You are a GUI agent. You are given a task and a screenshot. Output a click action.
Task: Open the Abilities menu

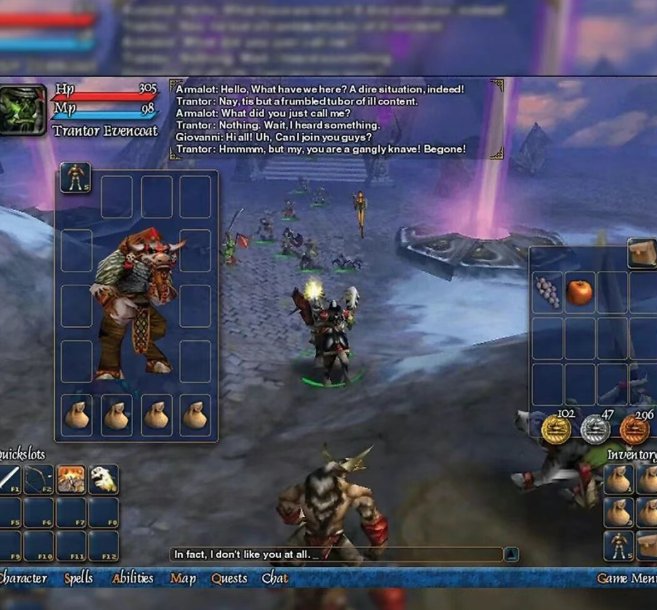pos(133,578)
